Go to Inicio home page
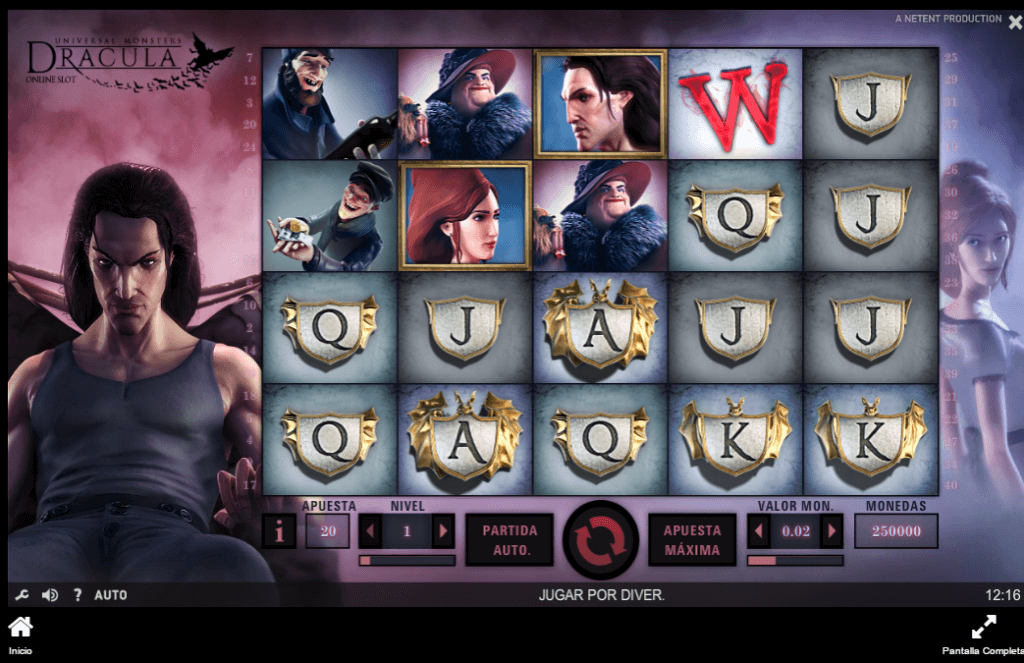The height and width of the screenshot is (663, 1024). coord(20,634)
